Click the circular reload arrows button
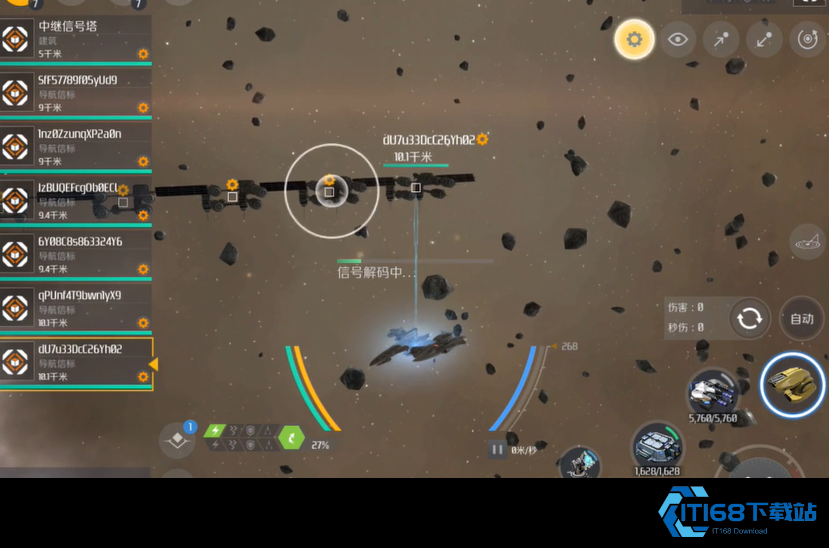Image resolution: width=829 pixels, height=548 pixels. 749,319
